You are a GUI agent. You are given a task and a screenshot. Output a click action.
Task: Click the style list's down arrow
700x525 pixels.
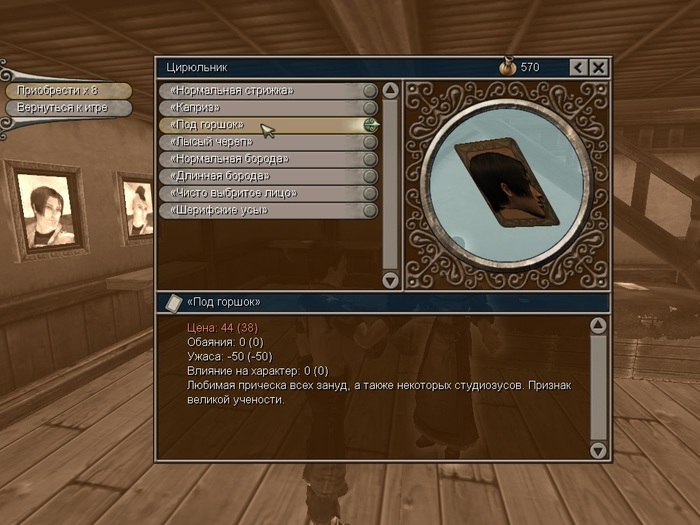[x=390, y=280]
